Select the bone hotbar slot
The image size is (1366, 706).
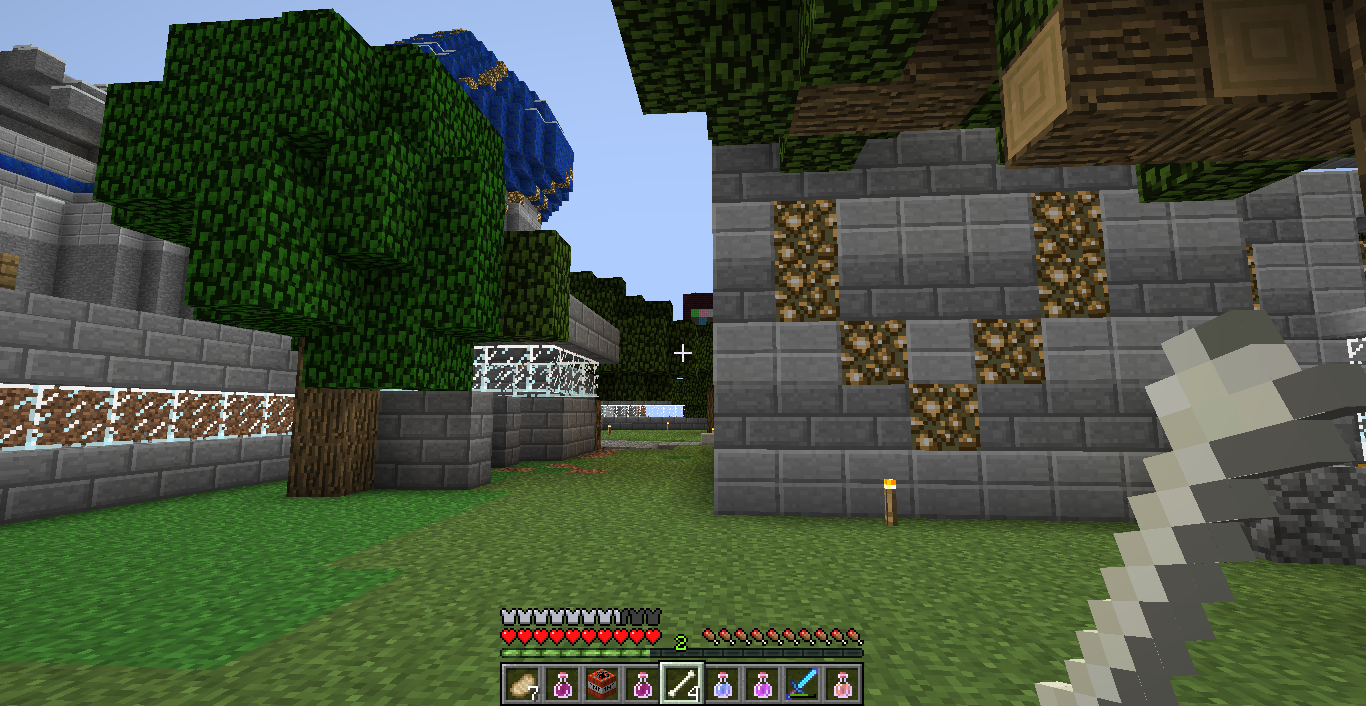[682, 684]
